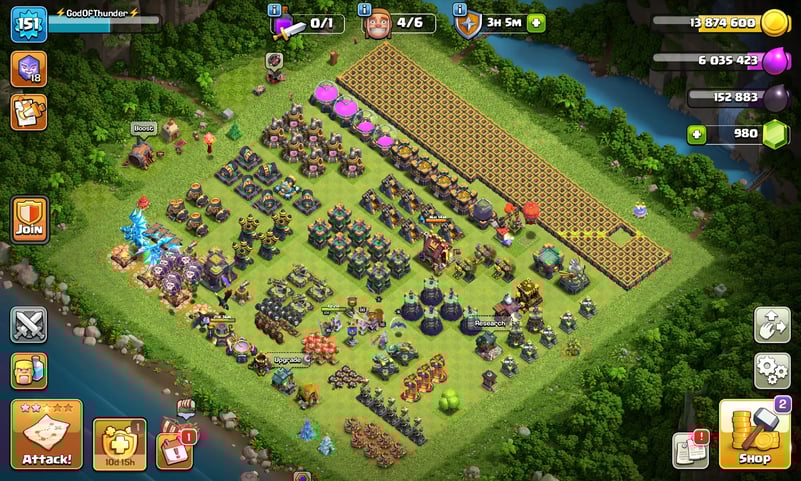This screenshot has width=801, height=481.
Task: Open the news papers icon with alert
Action: coord(690,450)
